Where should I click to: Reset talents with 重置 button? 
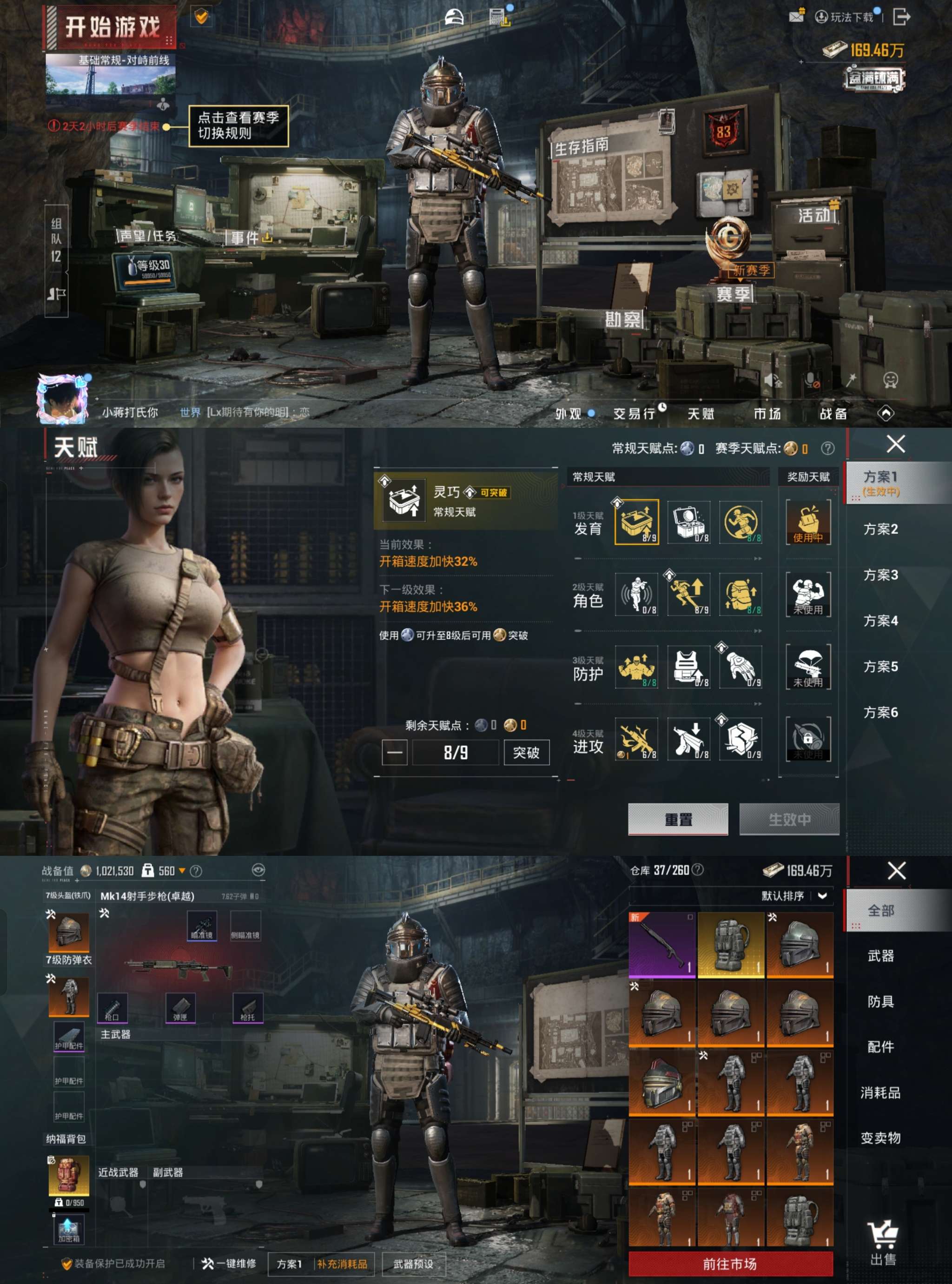(678, 819)
